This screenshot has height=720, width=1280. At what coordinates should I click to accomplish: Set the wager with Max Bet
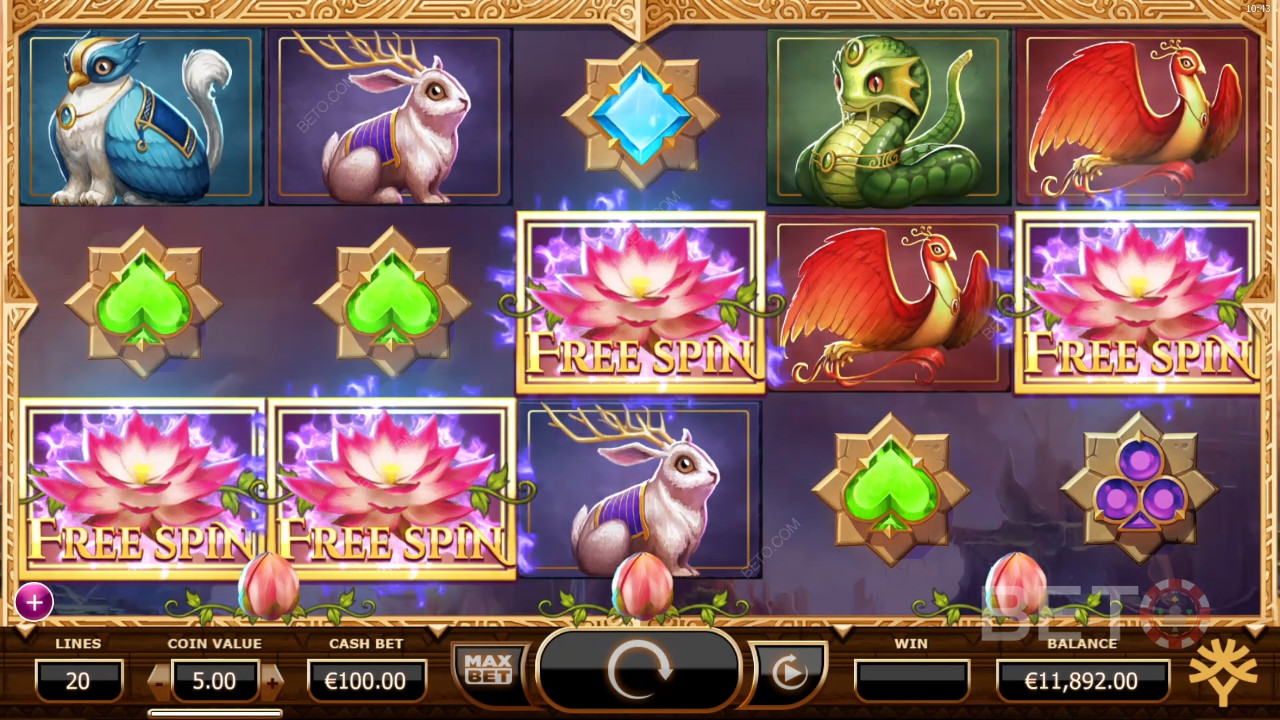point(488,669)
